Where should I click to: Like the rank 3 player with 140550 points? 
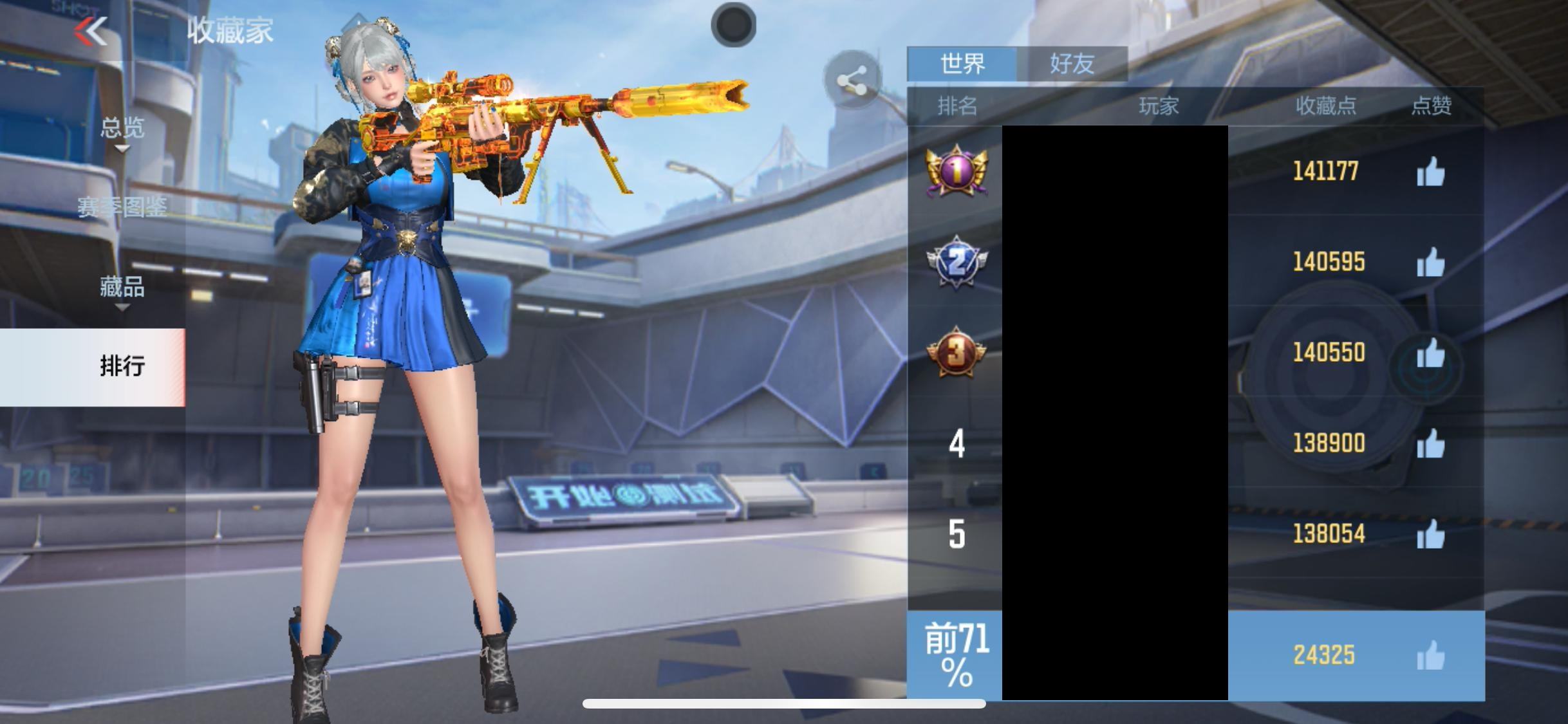pyautogui.click(x=1430, y=353)
